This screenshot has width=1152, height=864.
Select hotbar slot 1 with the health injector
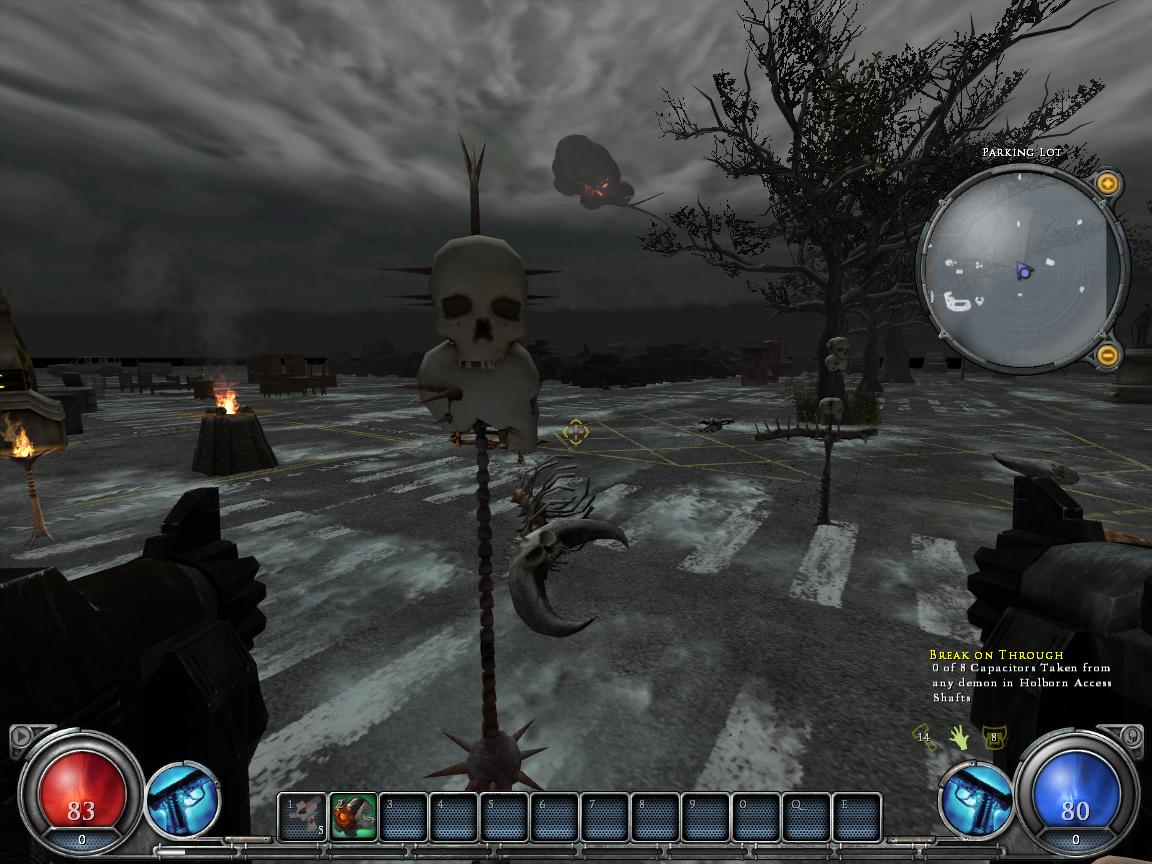pyautogui.click(x=303, y=817)
